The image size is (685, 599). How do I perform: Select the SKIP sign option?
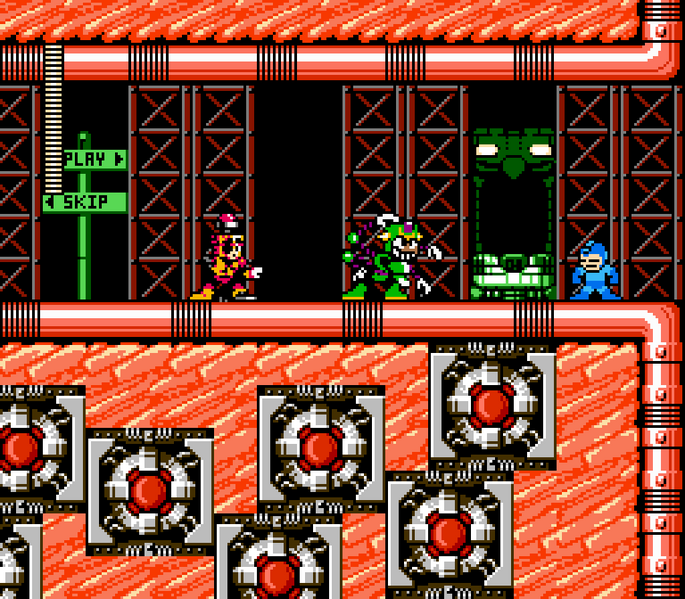click(x=85, y=202)
